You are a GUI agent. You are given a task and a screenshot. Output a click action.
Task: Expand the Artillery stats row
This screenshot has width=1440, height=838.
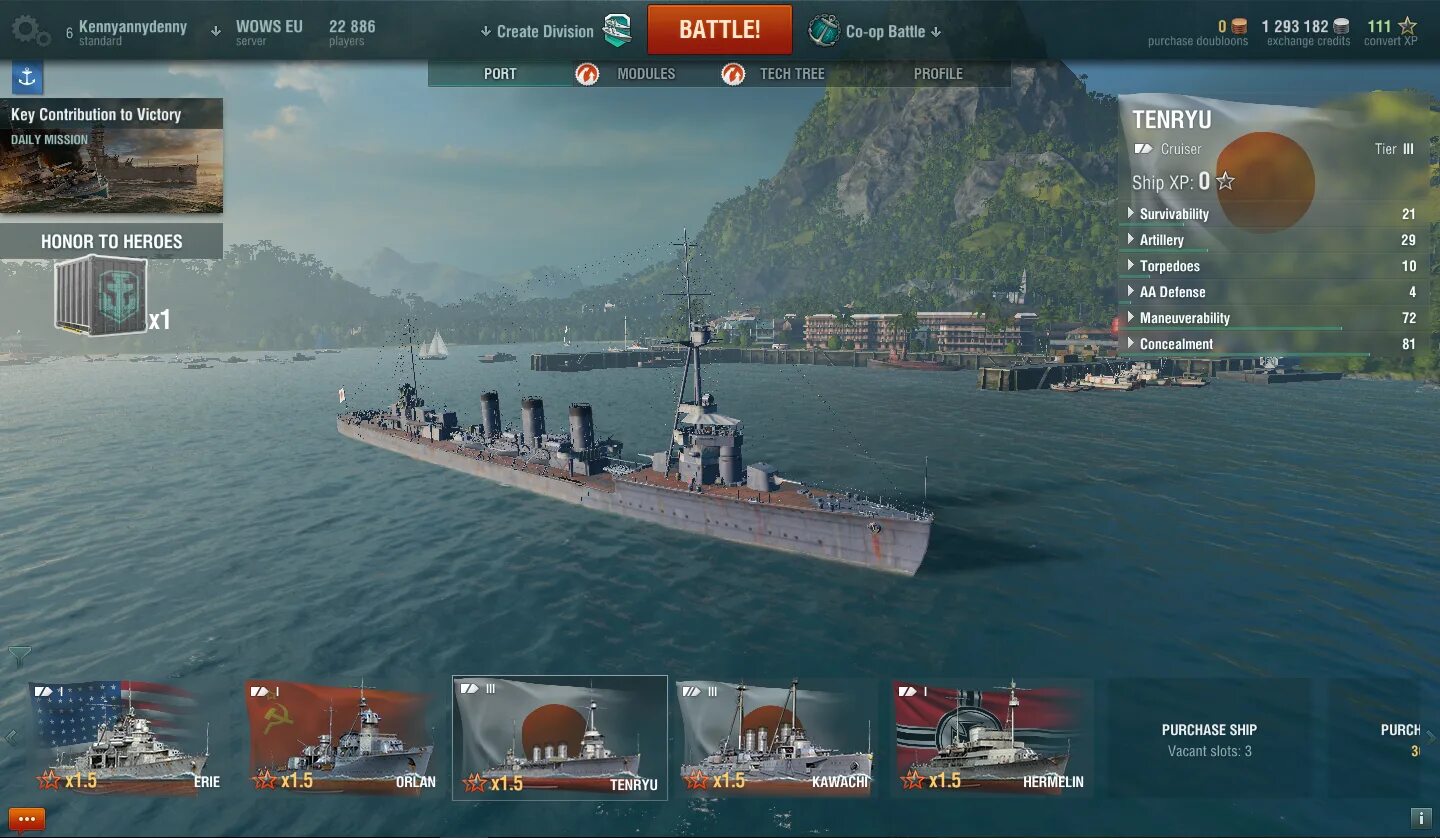point(1161,240)
